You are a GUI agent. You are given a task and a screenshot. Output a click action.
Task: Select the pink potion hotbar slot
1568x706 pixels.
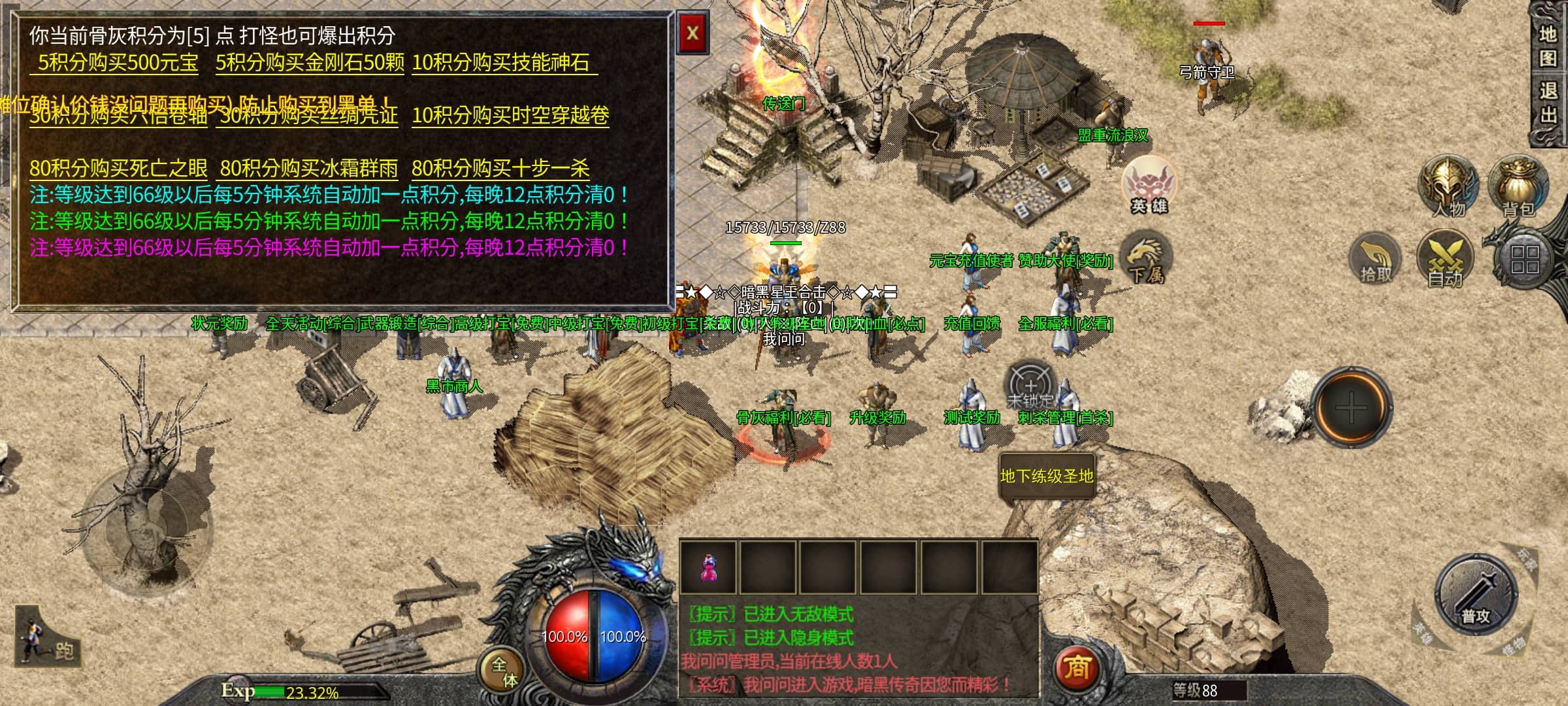[x=709, y=567]
